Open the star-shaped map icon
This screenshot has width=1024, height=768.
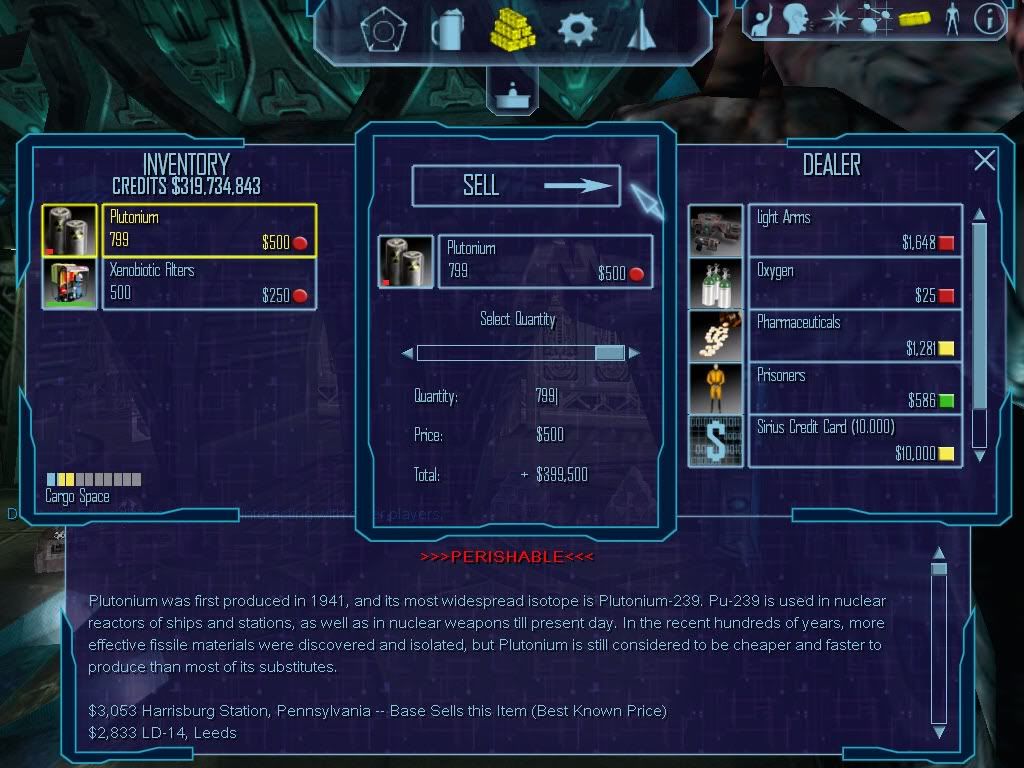click(835, 19)
